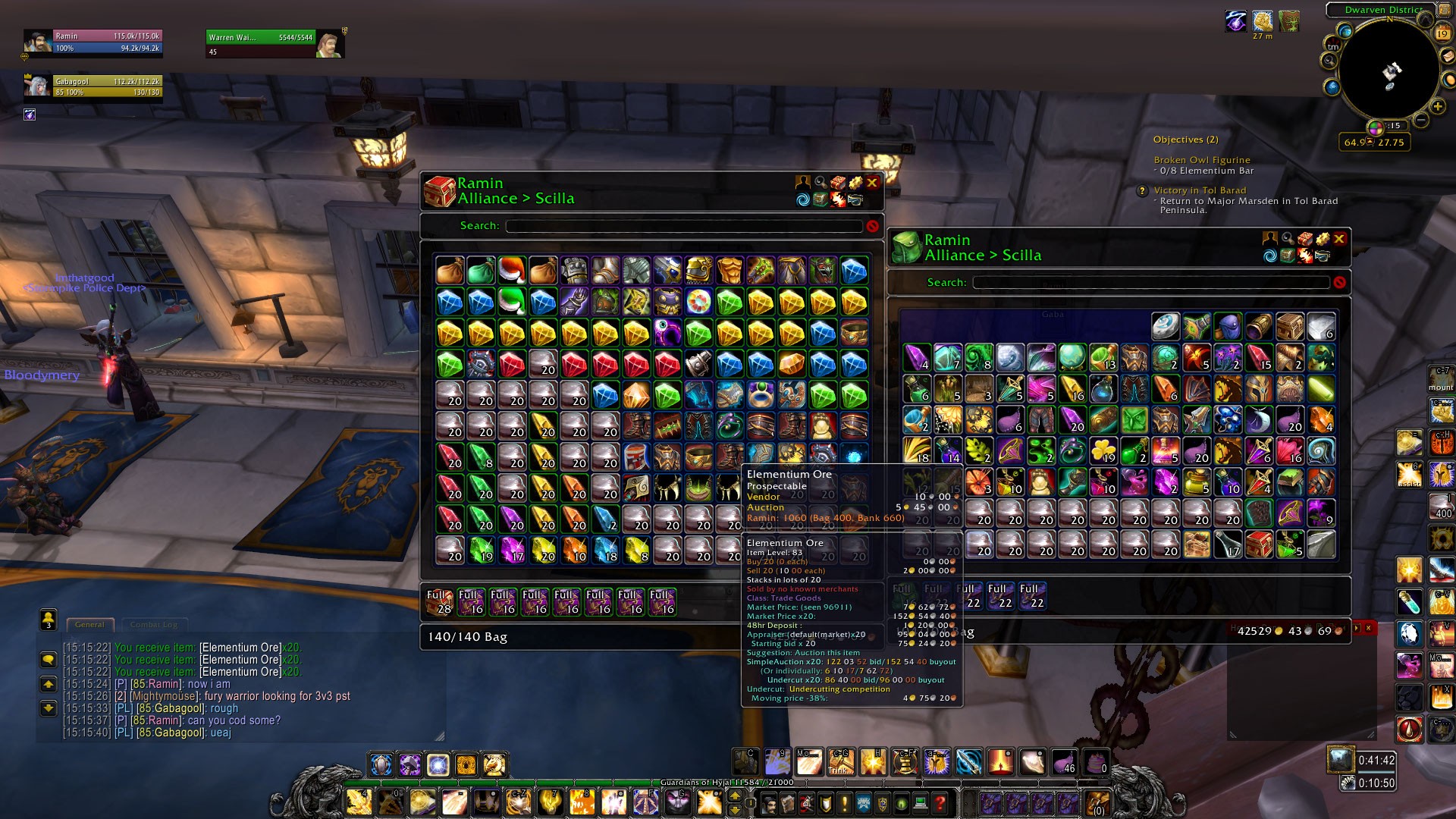Close the Ramin backpack window
The width and height of the screenshot is (1456, 819).
click(x=1339, y=240)
